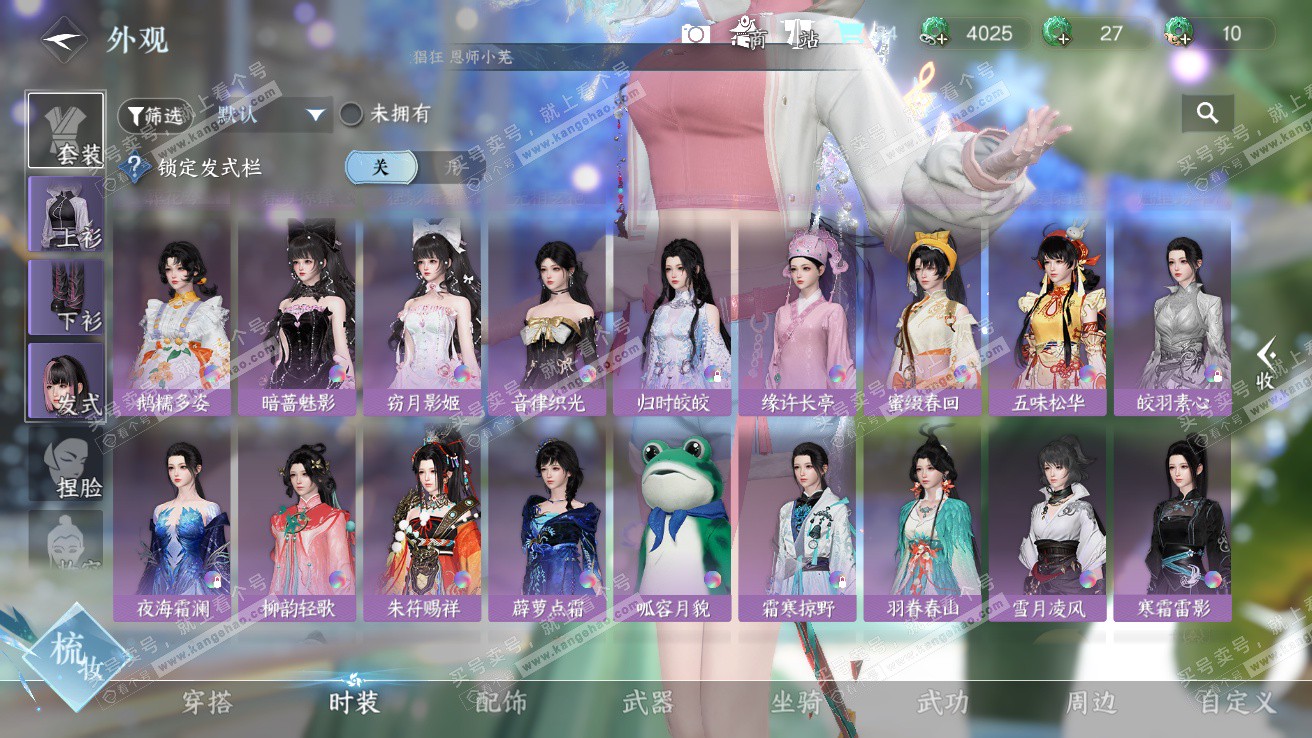Open the 筛选 filter dropdown

[x=155, y=116]
